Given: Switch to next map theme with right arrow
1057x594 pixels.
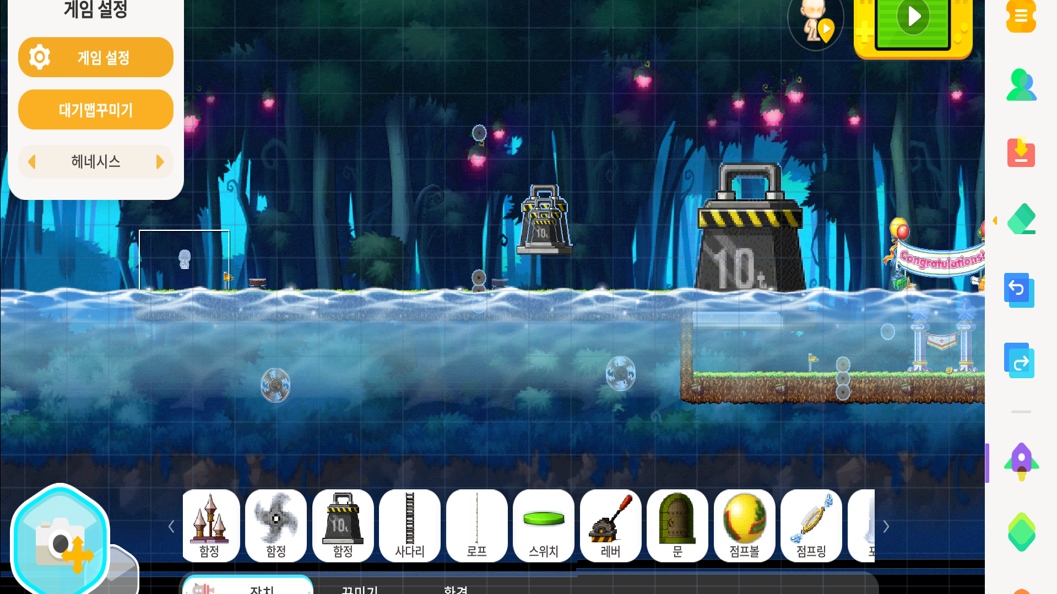Looking at the screenshot, I should click(x=159, y=162).
